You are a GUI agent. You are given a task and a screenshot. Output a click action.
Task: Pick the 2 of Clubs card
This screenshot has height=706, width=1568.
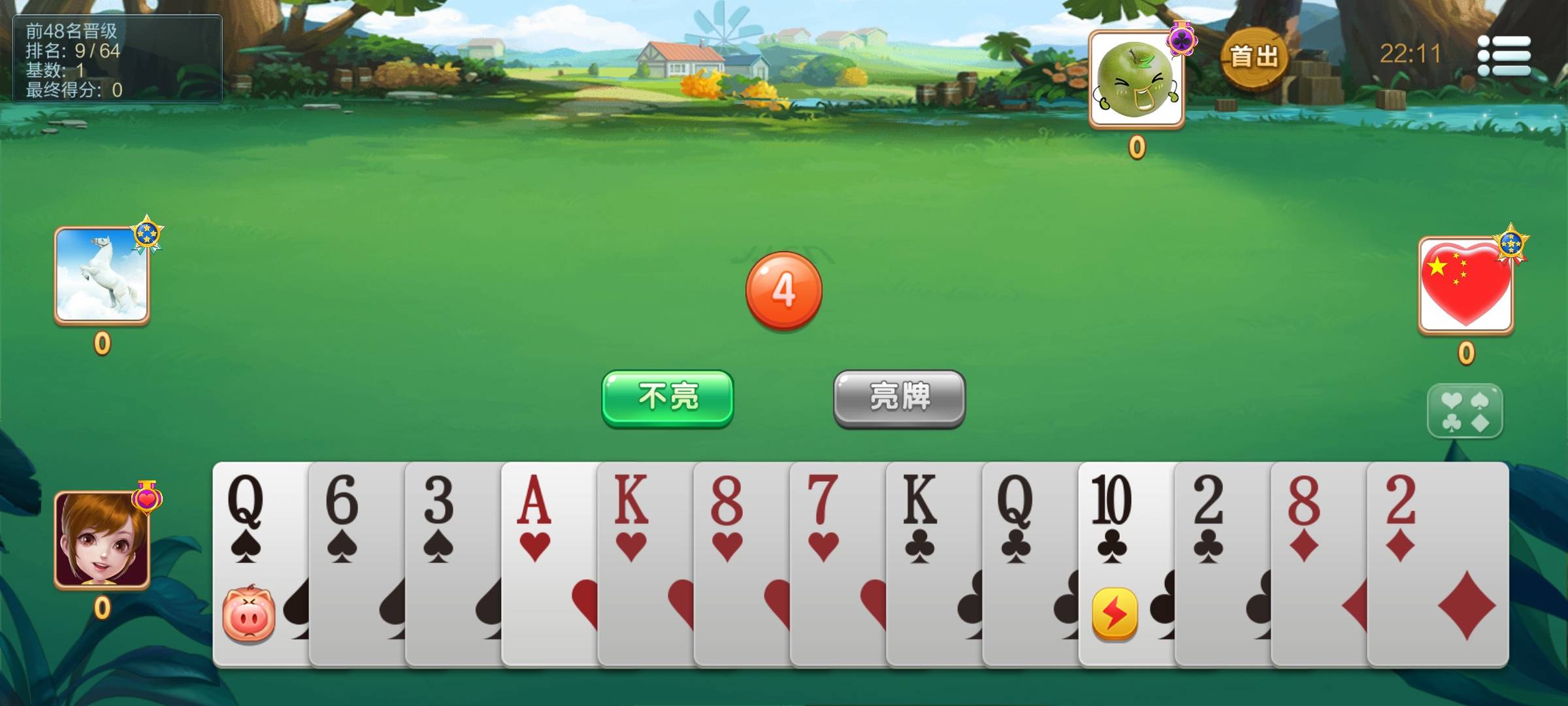coord(1220,562)
